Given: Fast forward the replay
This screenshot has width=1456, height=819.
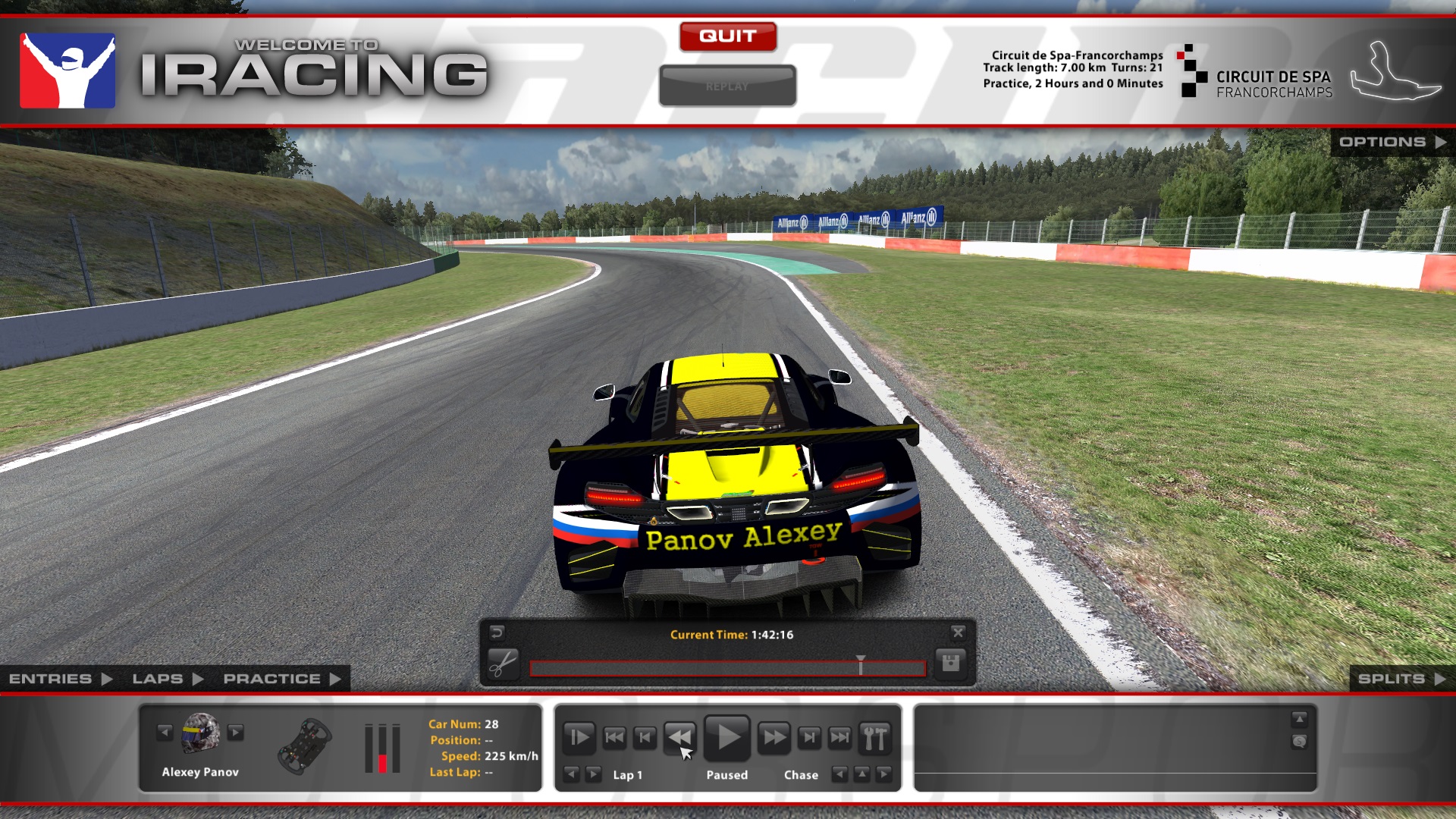Looking at the screenshot, I should point(773,737).
